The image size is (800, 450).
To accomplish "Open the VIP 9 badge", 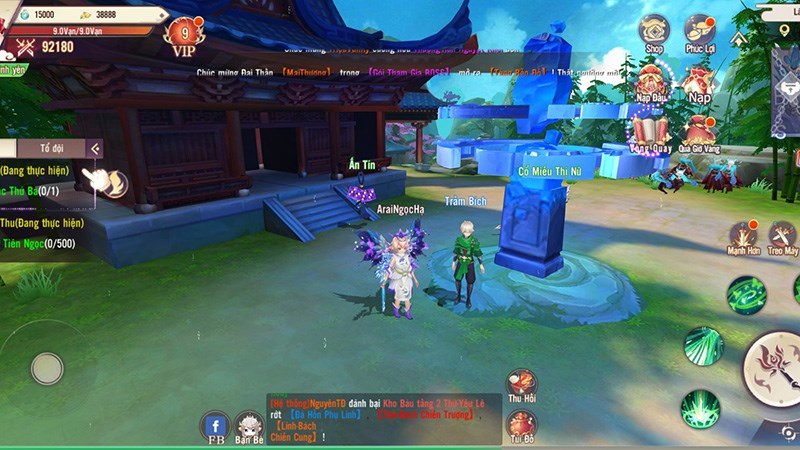I will tap(184, 34).
